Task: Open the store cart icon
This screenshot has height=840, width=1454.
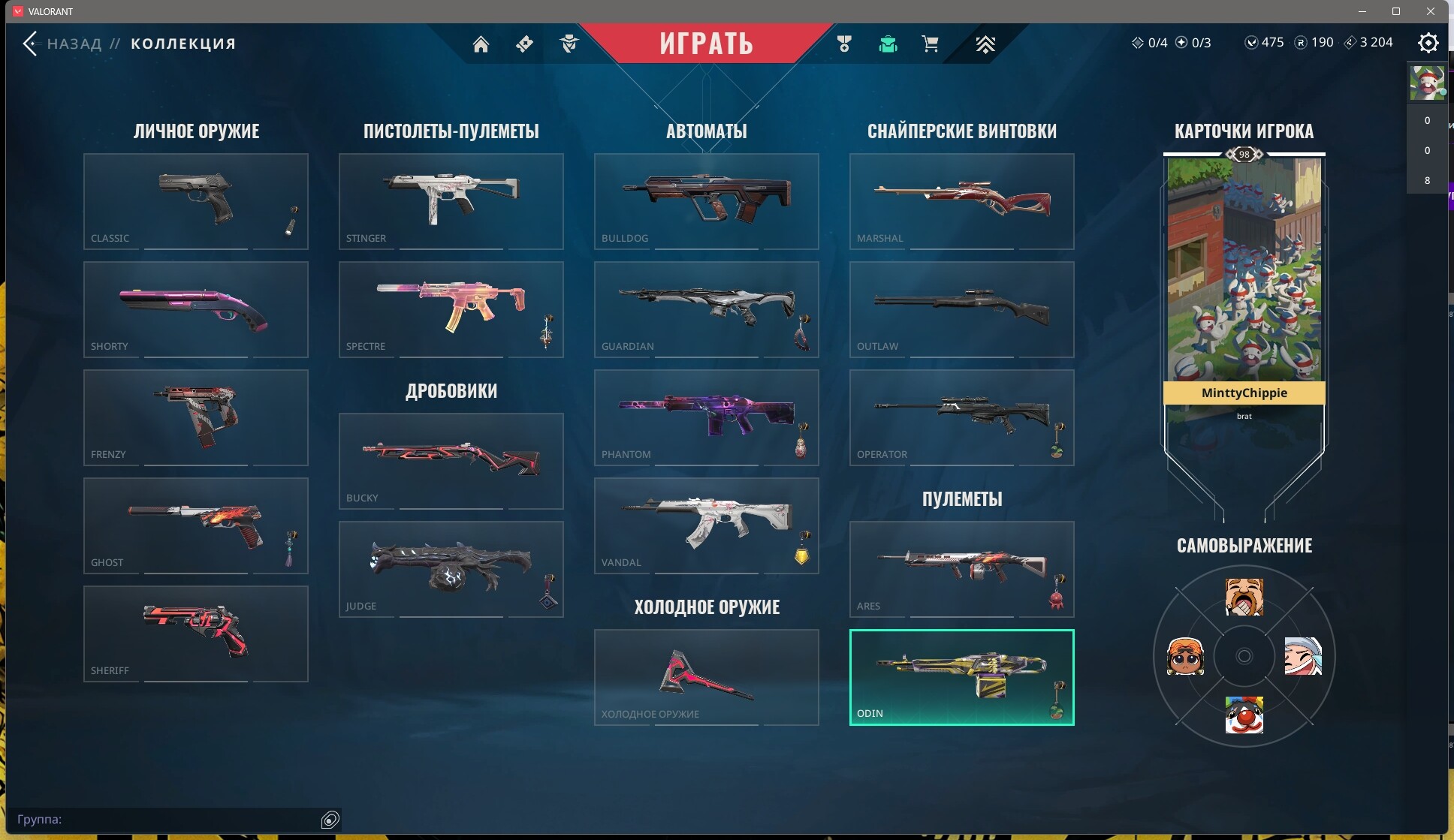Action: [x=930, y=44]
